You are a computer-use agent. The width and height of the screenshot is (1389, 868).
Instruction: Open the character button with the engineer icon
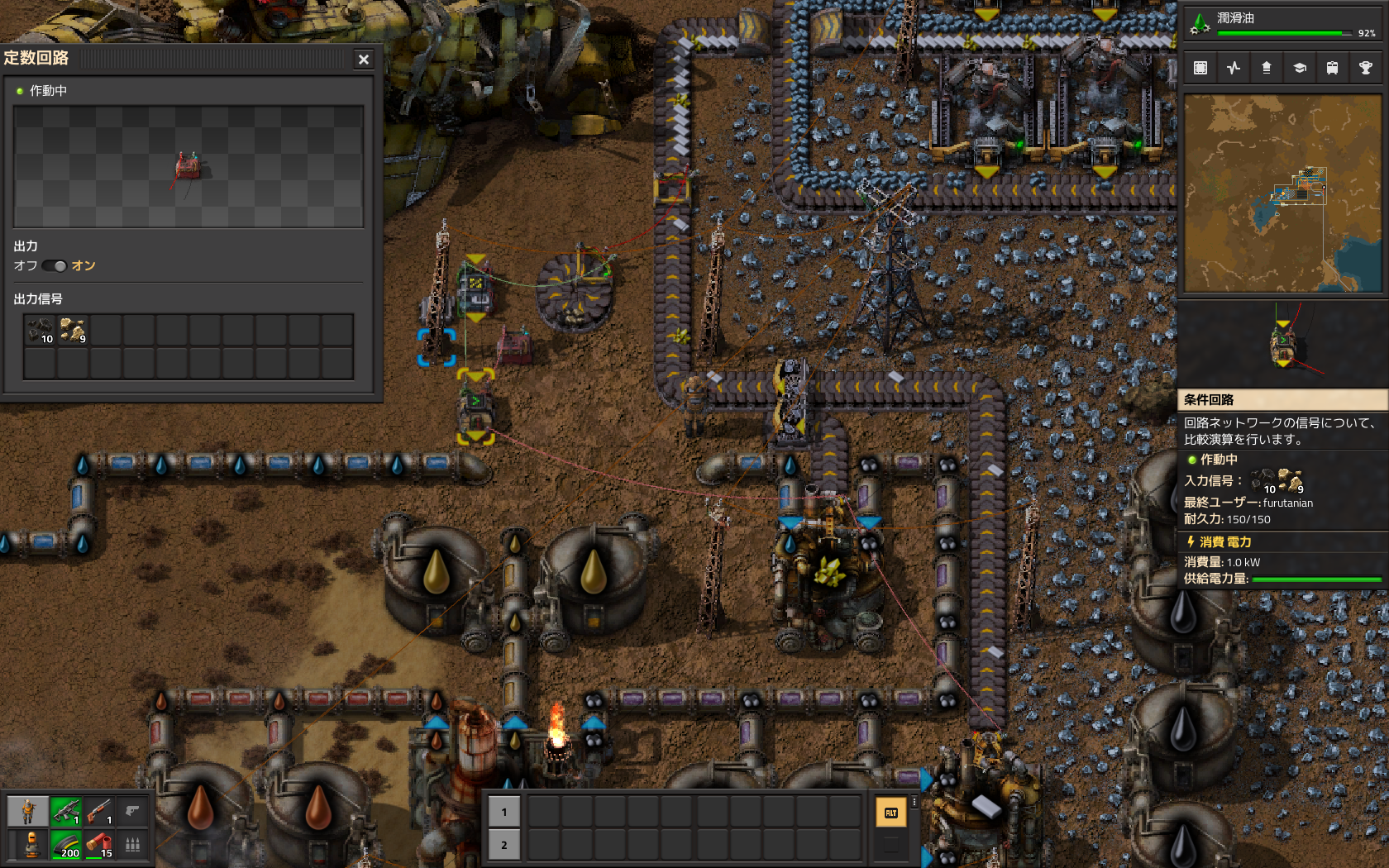click(28, 812)
